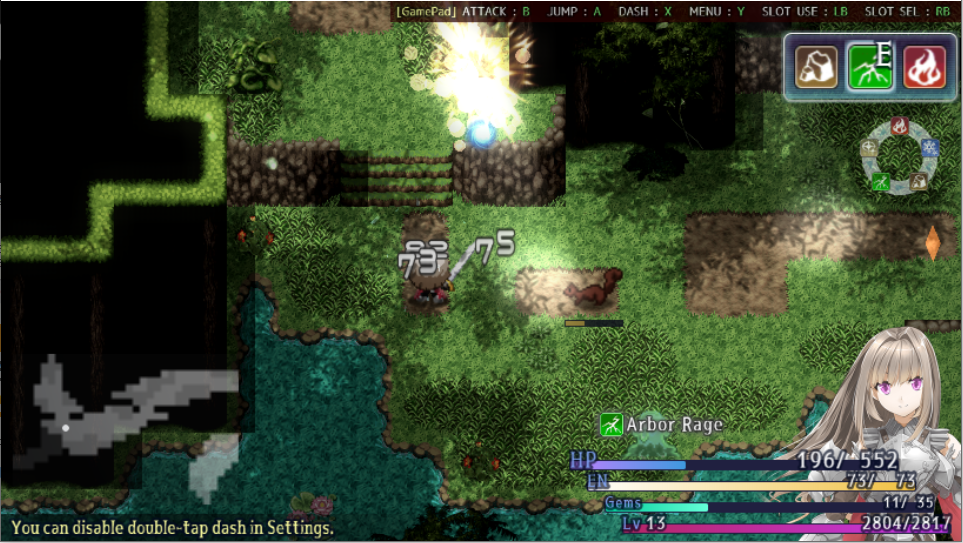Select the brown rock earth skill slot
The height and width of the screenshot is (543, 963).
[x=816, y=68]
